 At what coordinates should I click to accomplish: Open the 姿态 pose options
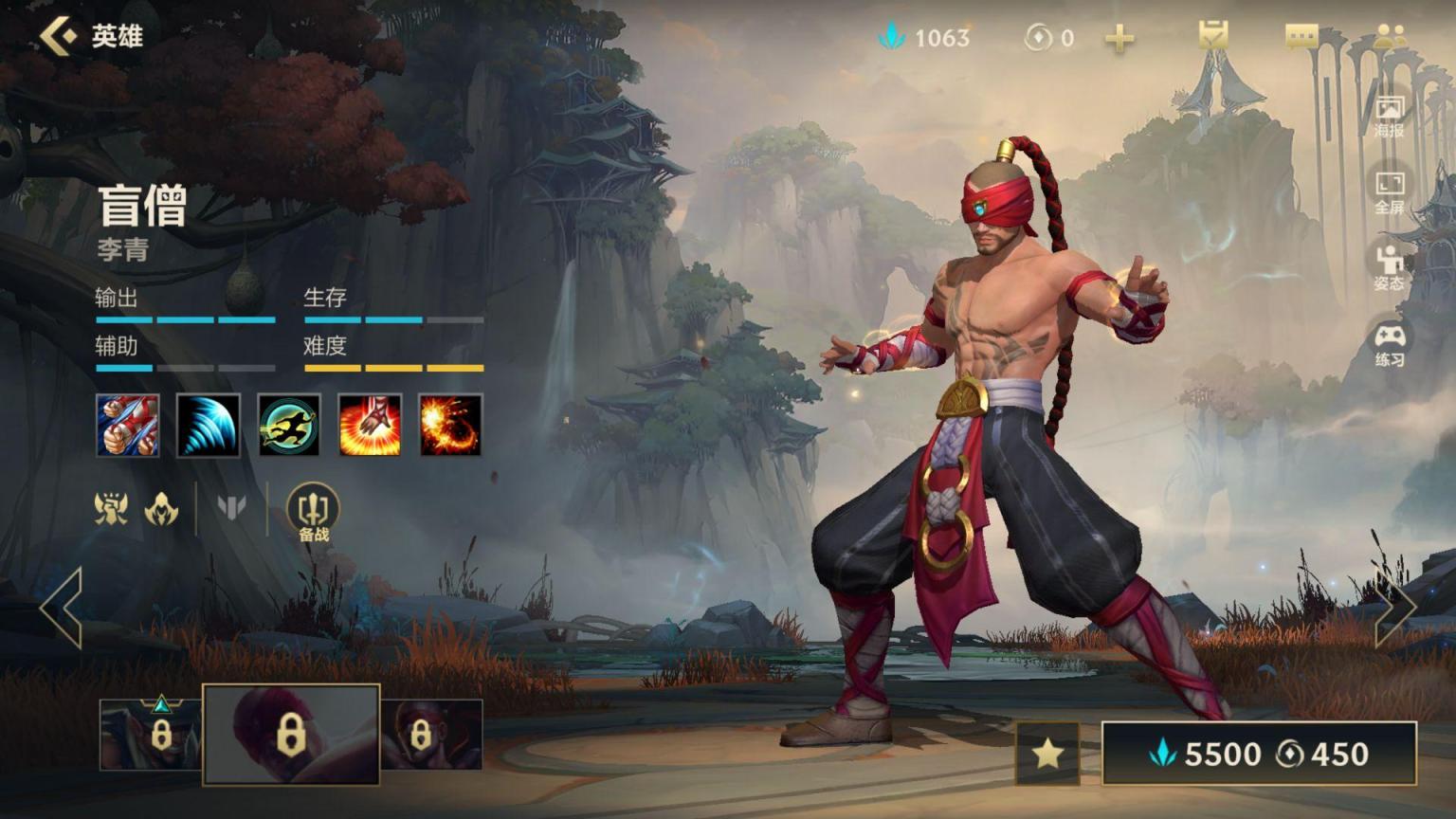click(1389, 267)
